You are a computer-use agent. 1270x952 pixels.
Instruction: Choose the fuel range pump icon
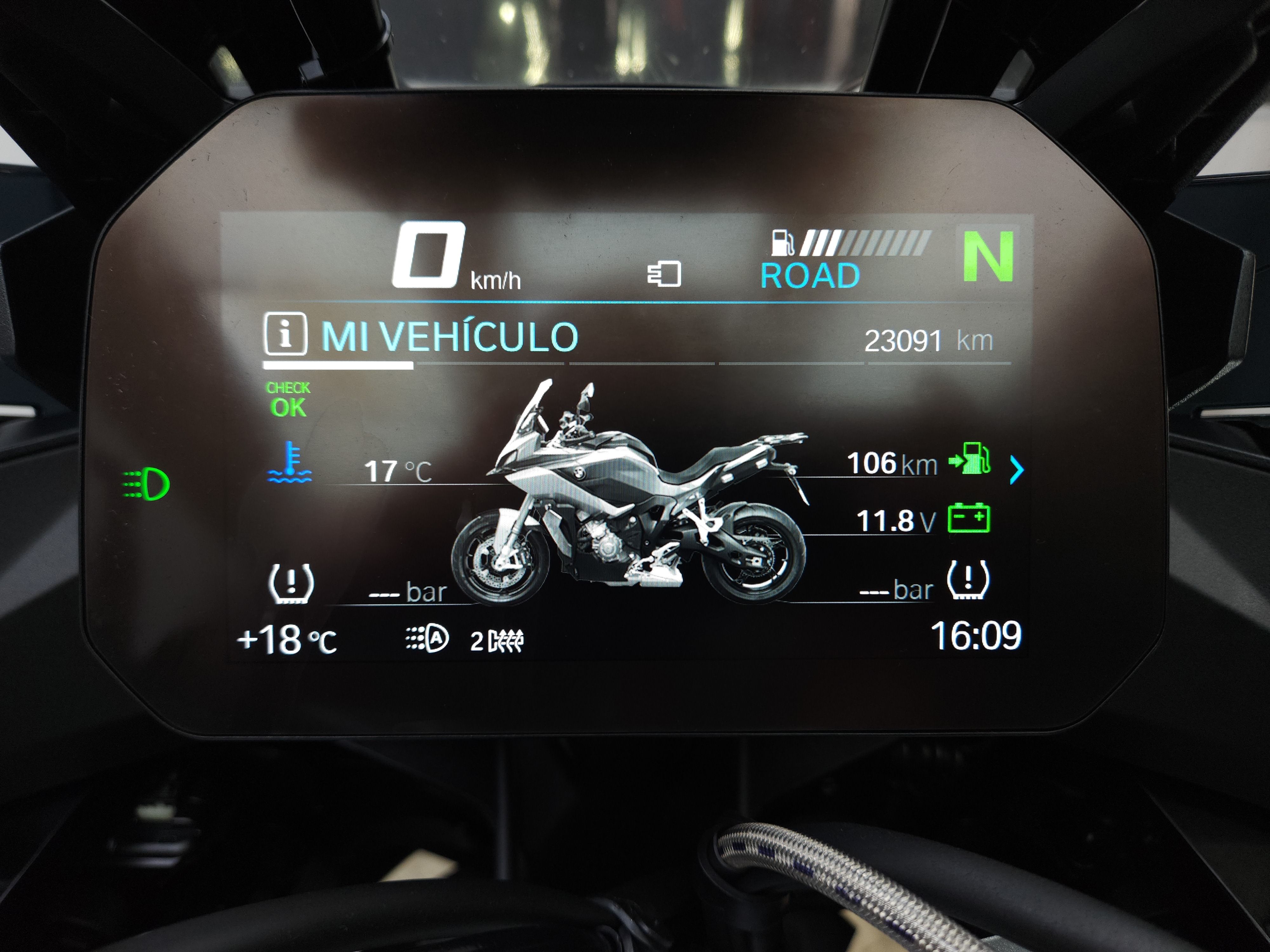970,459
